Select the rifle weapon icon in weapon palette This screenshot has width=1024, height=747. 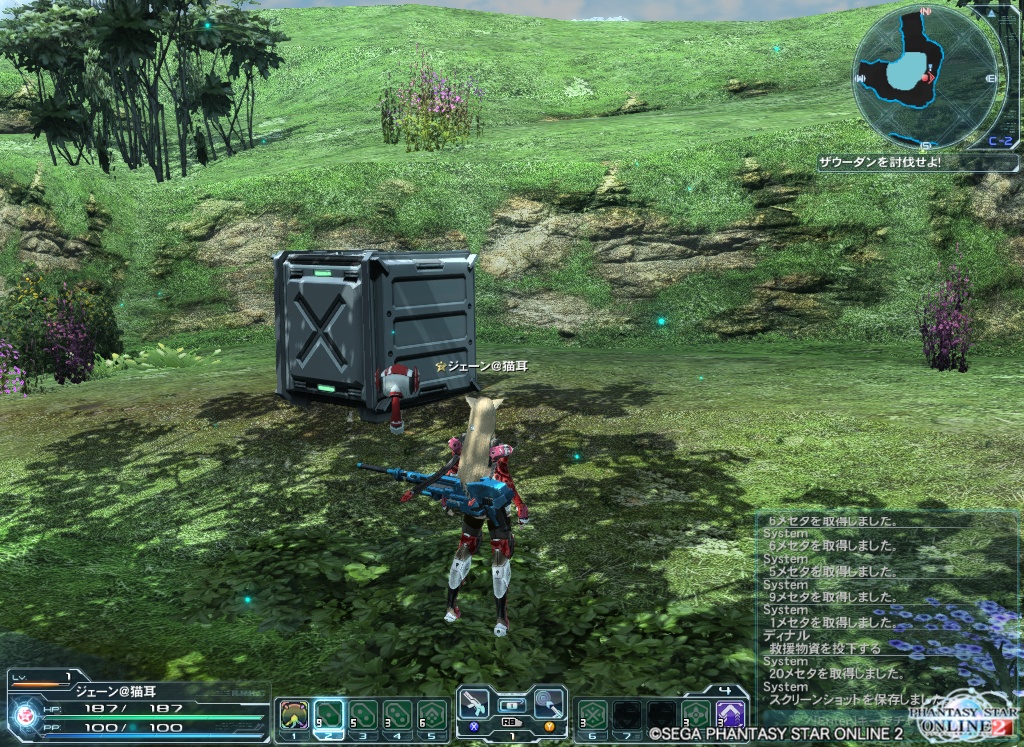477,703
